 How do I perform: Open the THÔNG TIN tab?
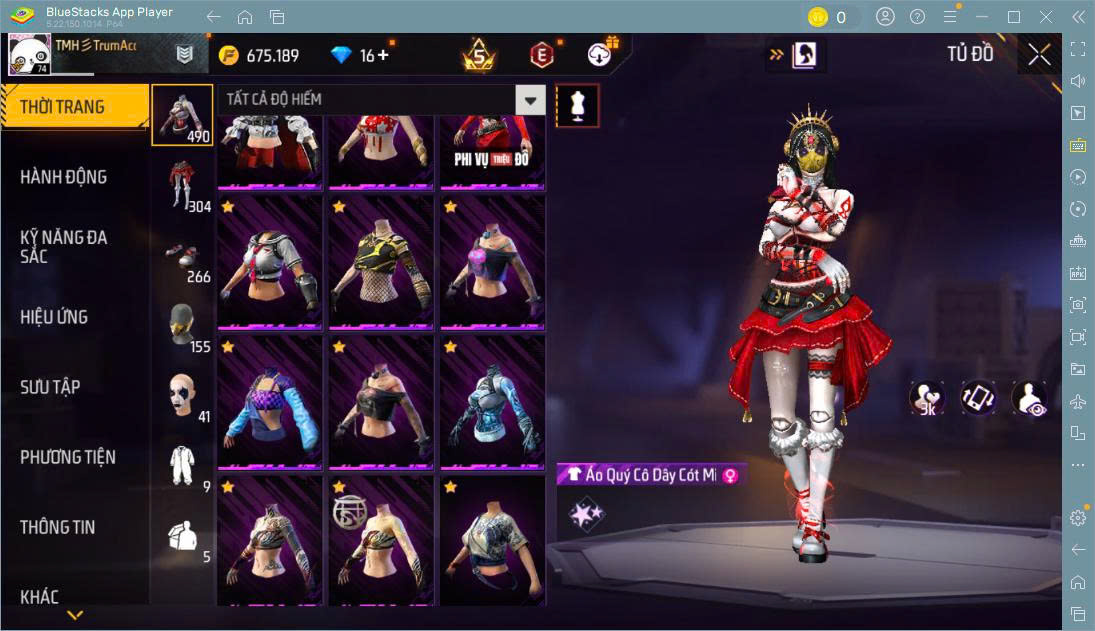[x=58, y=527]
